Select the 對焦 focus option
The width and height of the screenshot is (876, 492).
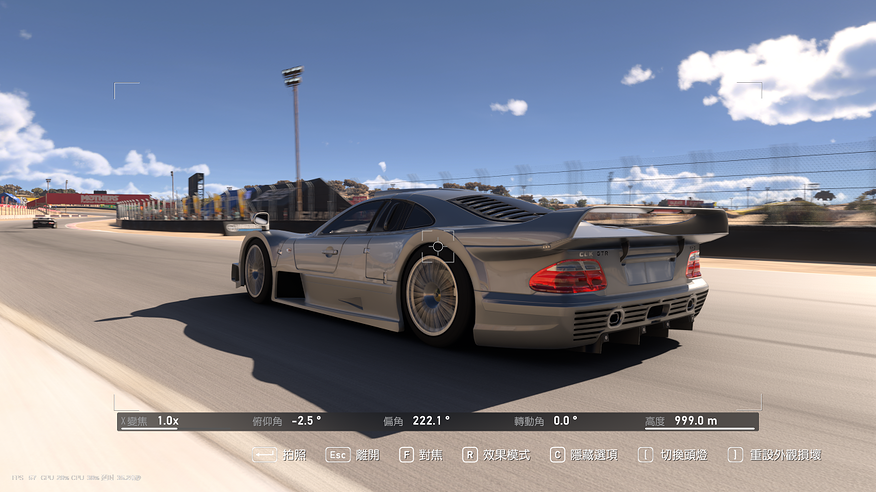[x=421, y=455]
